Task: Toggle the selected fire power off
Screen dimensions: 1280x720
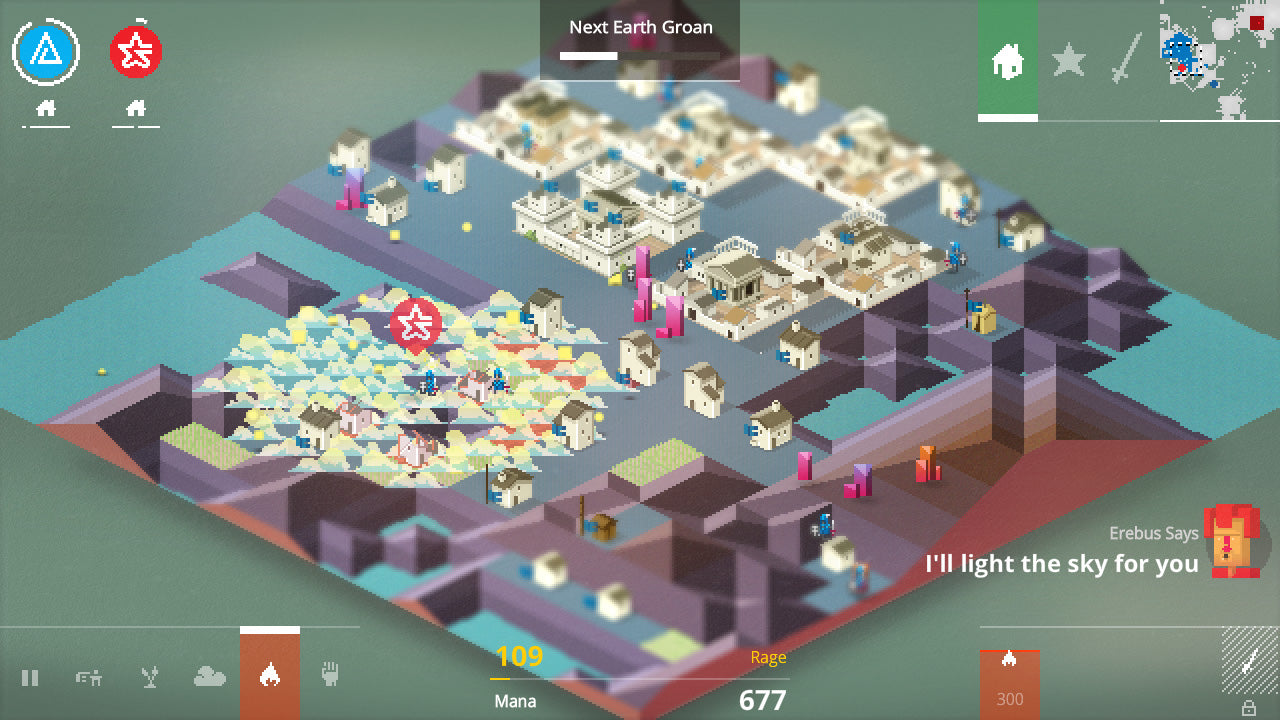Action: pos(268,676)
